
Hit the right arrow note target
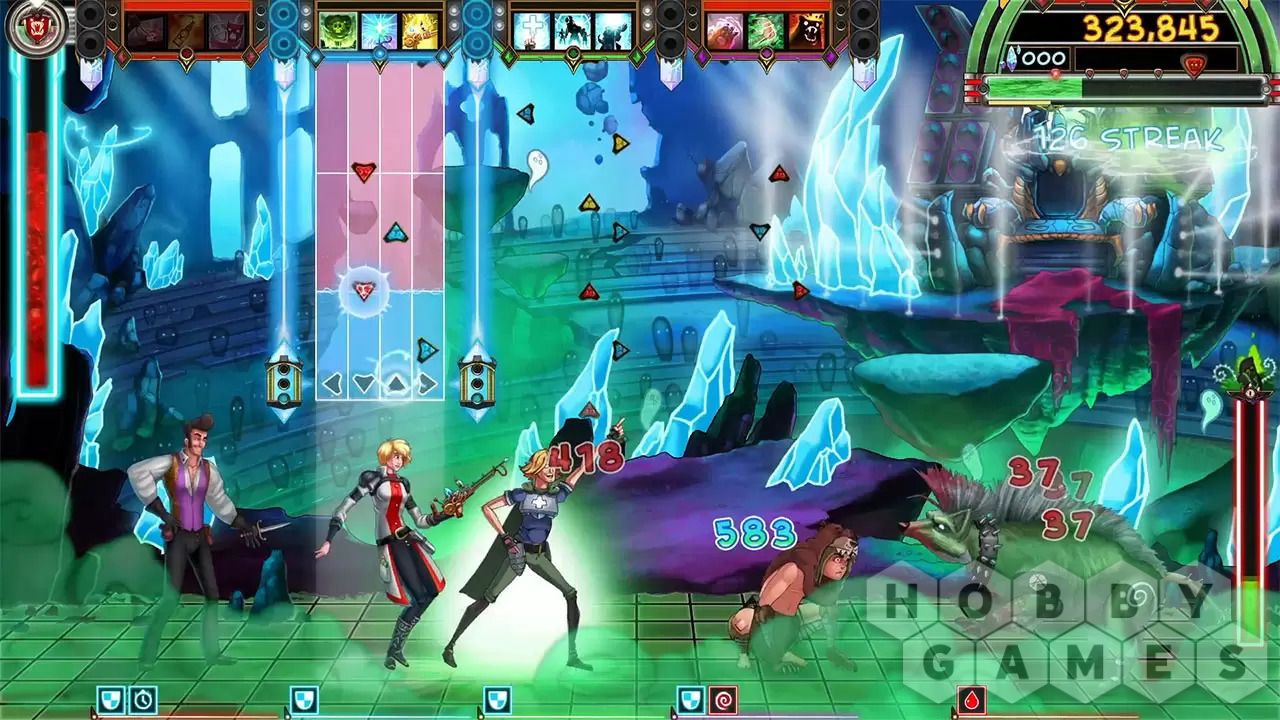click(428, 383)
